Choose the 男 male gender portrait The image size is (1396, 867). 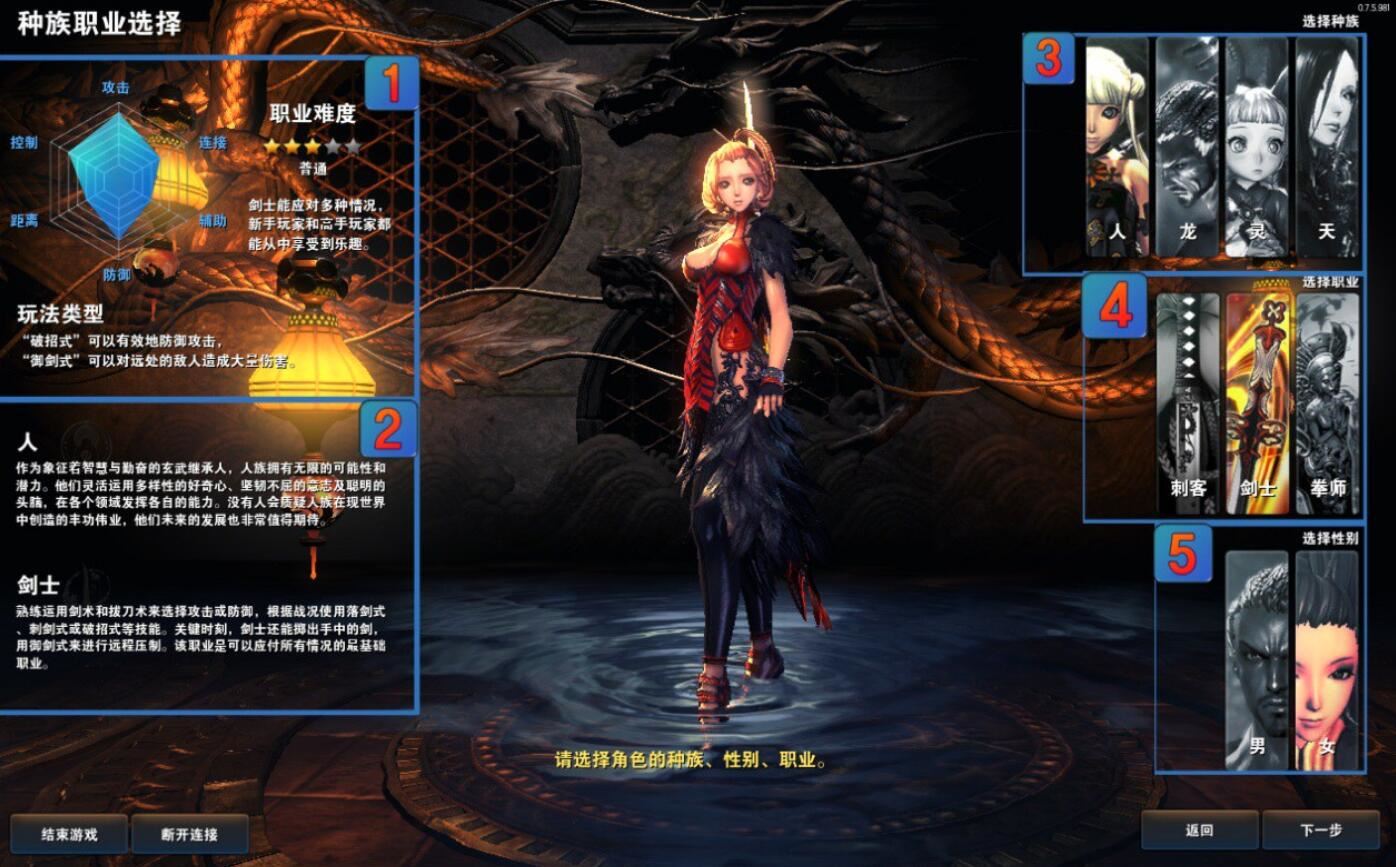[1257, 660]
